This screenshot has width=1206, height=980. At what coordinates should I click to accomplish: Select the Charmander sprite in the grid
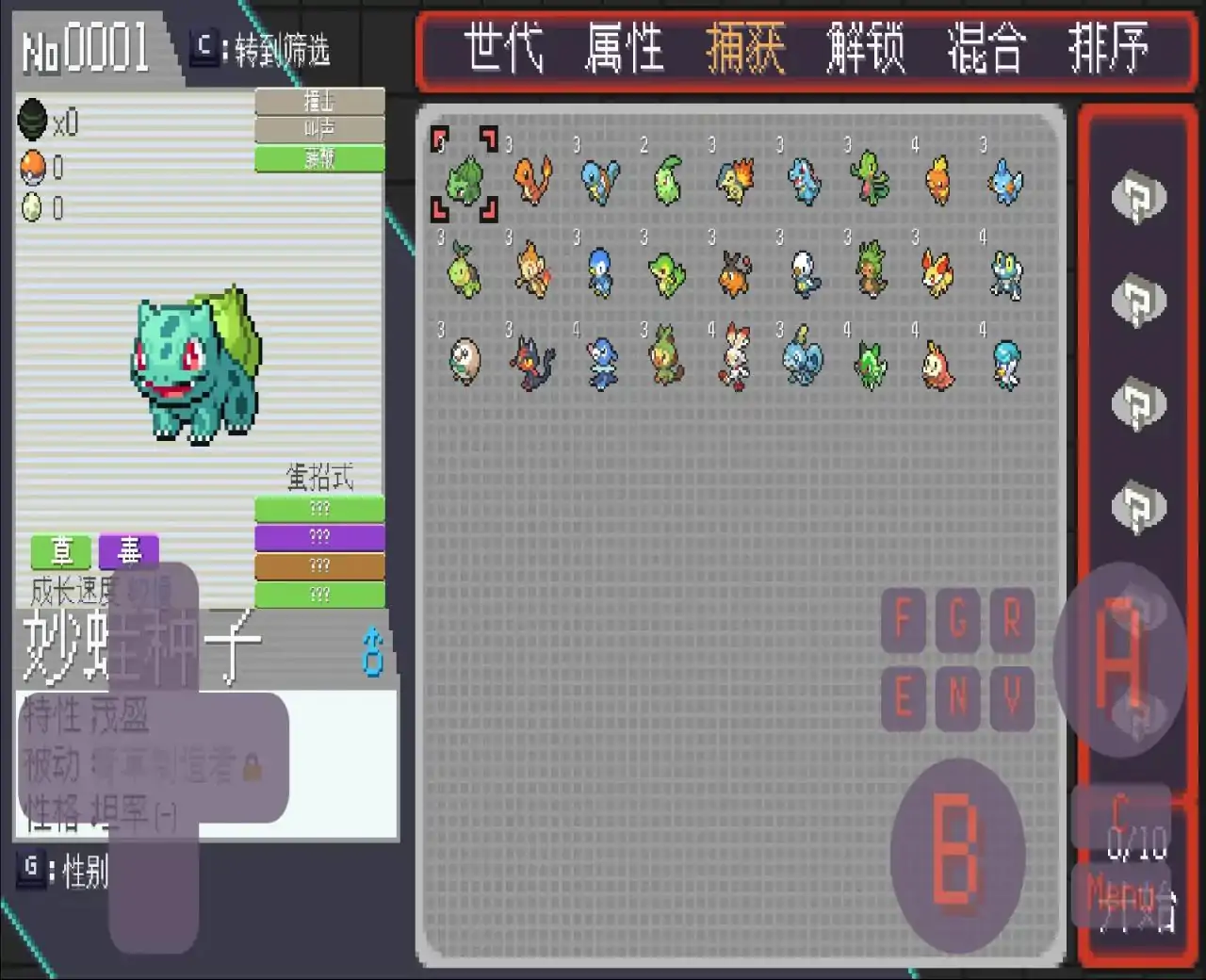532,181
